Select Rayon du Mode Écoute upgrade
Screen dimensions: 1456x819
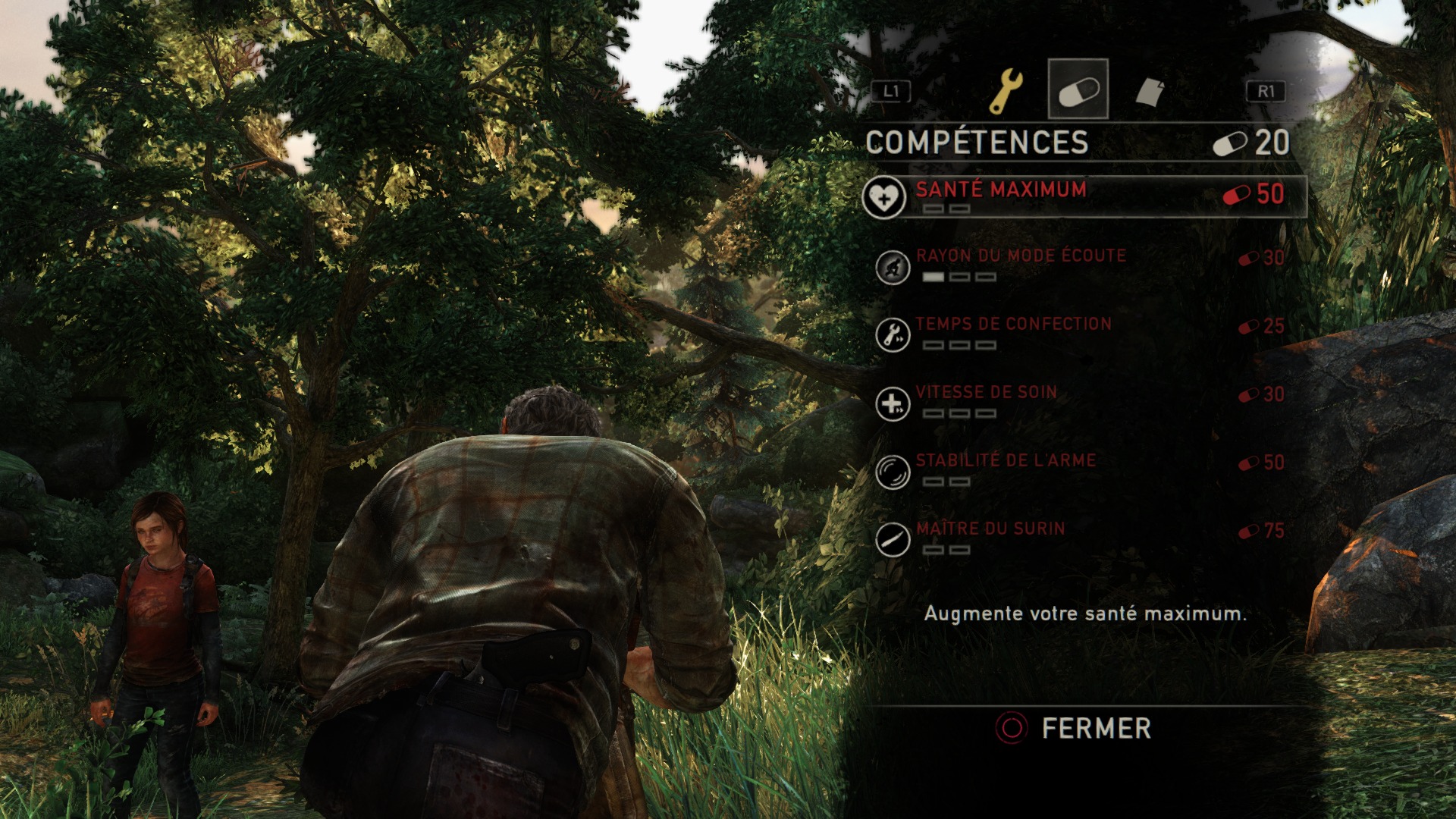(1021, 257)
